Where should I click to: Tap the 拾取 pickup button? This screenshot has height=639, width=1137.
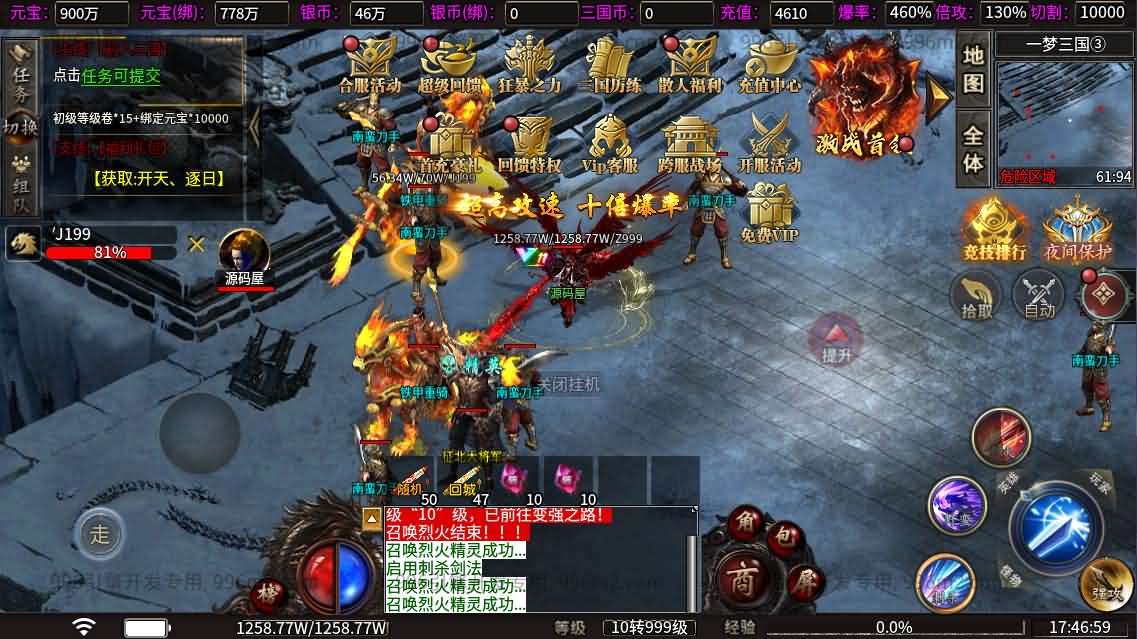(977, 296)
